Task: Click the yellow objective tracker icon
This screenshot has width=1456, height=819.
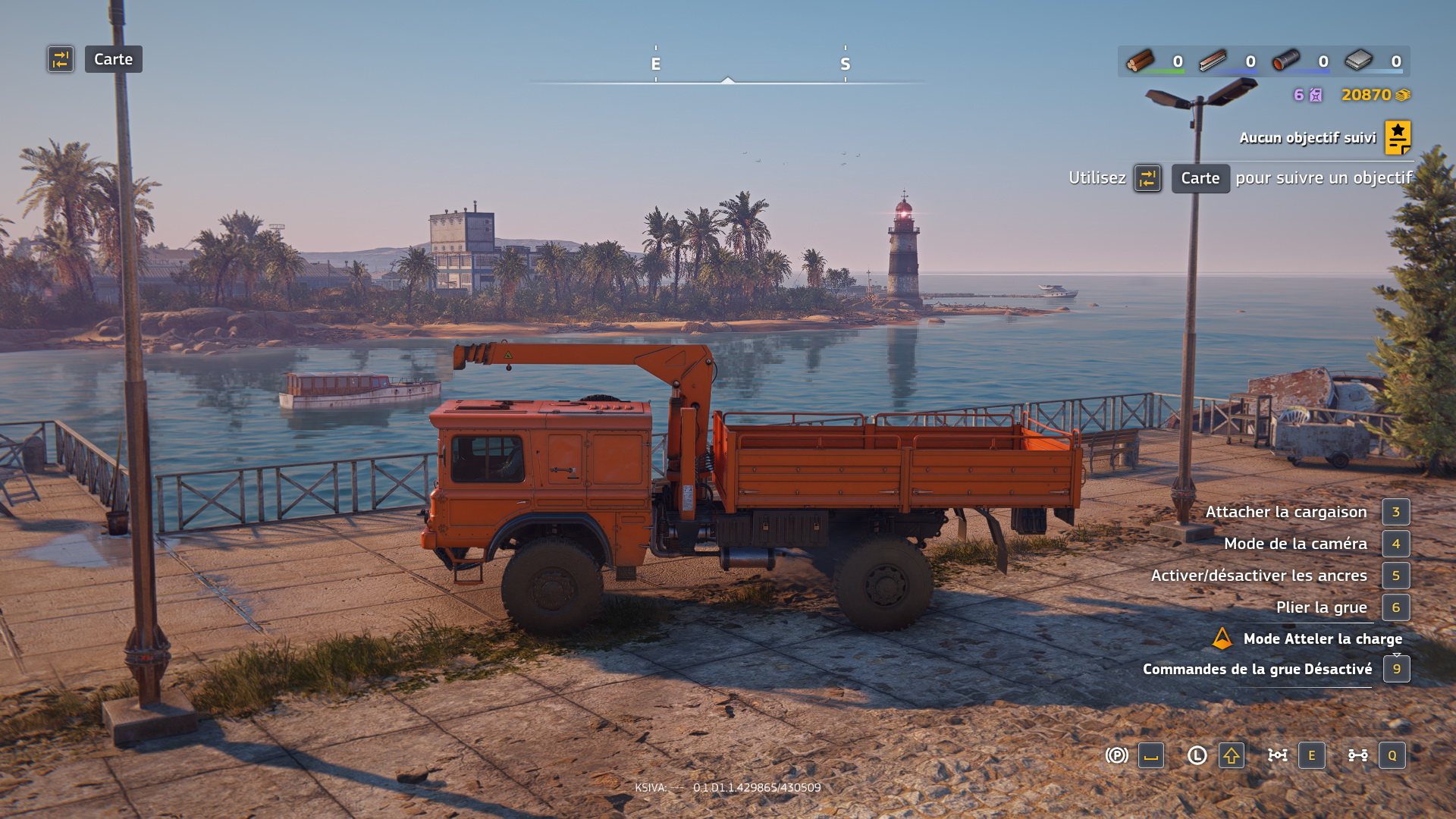Action: [1398, 137]
